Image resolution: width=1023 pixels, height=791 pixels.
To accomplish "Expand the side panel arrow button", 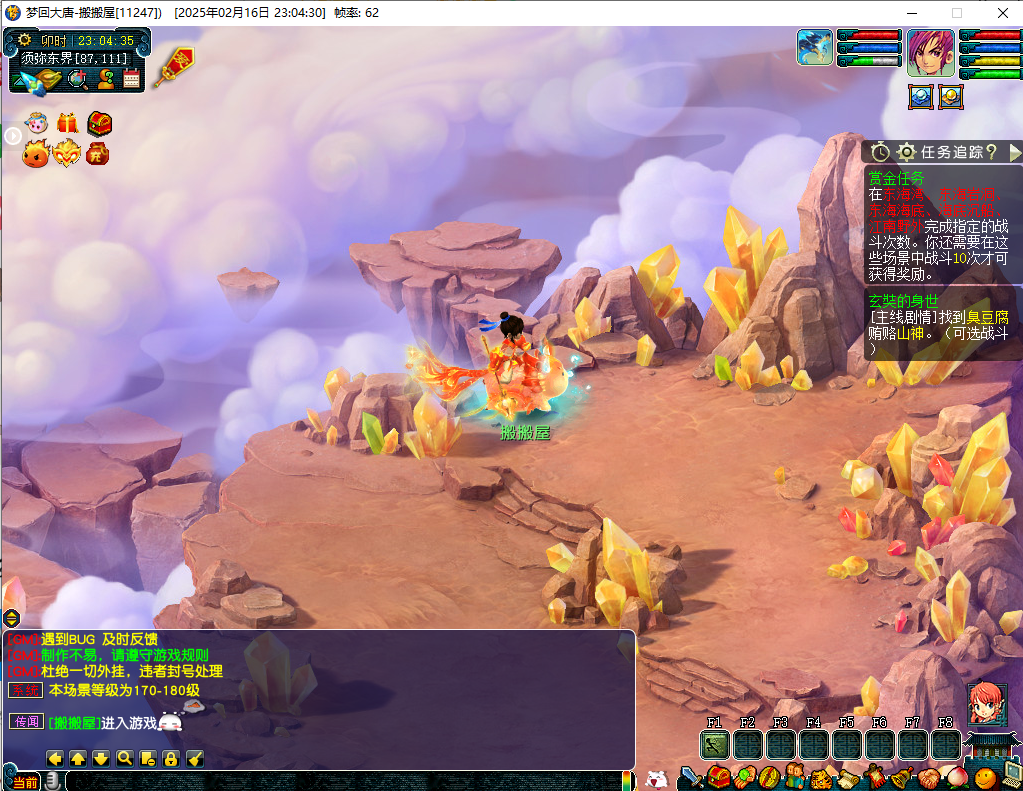I will (x=12, y=136).
